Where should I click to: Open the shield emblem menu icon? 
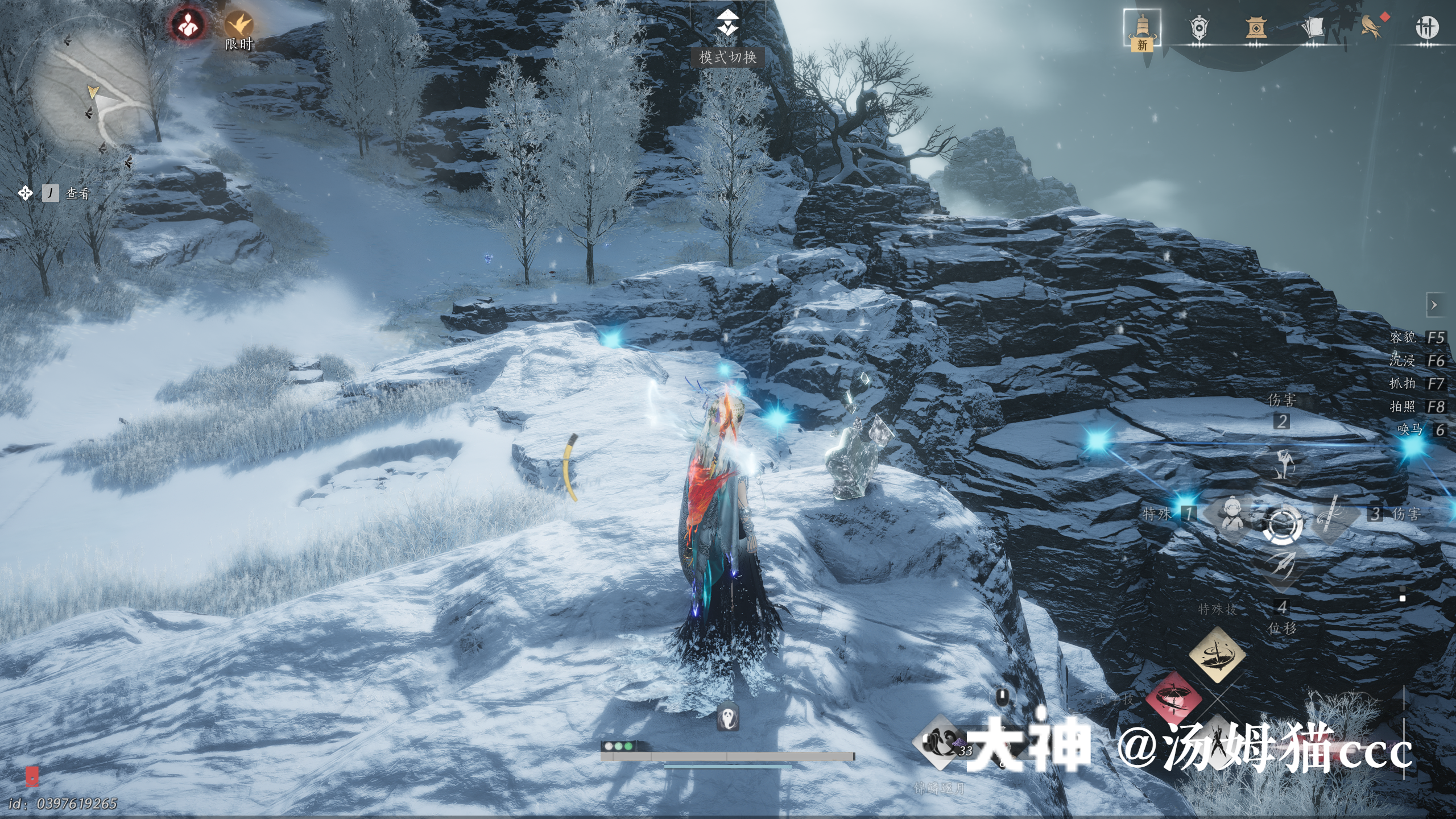click(1198, 28)
